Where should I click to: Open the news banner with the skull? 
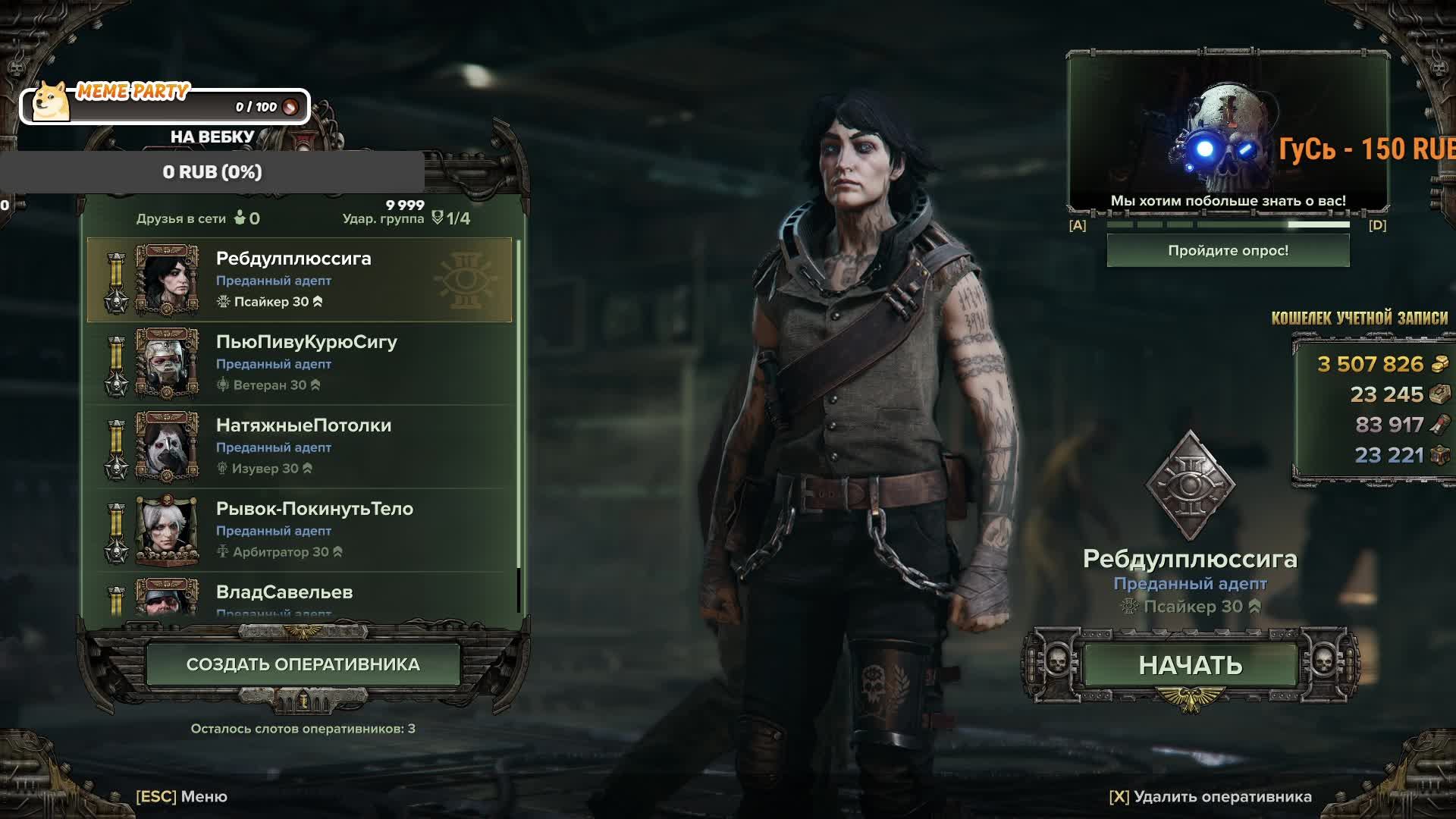1228,133
